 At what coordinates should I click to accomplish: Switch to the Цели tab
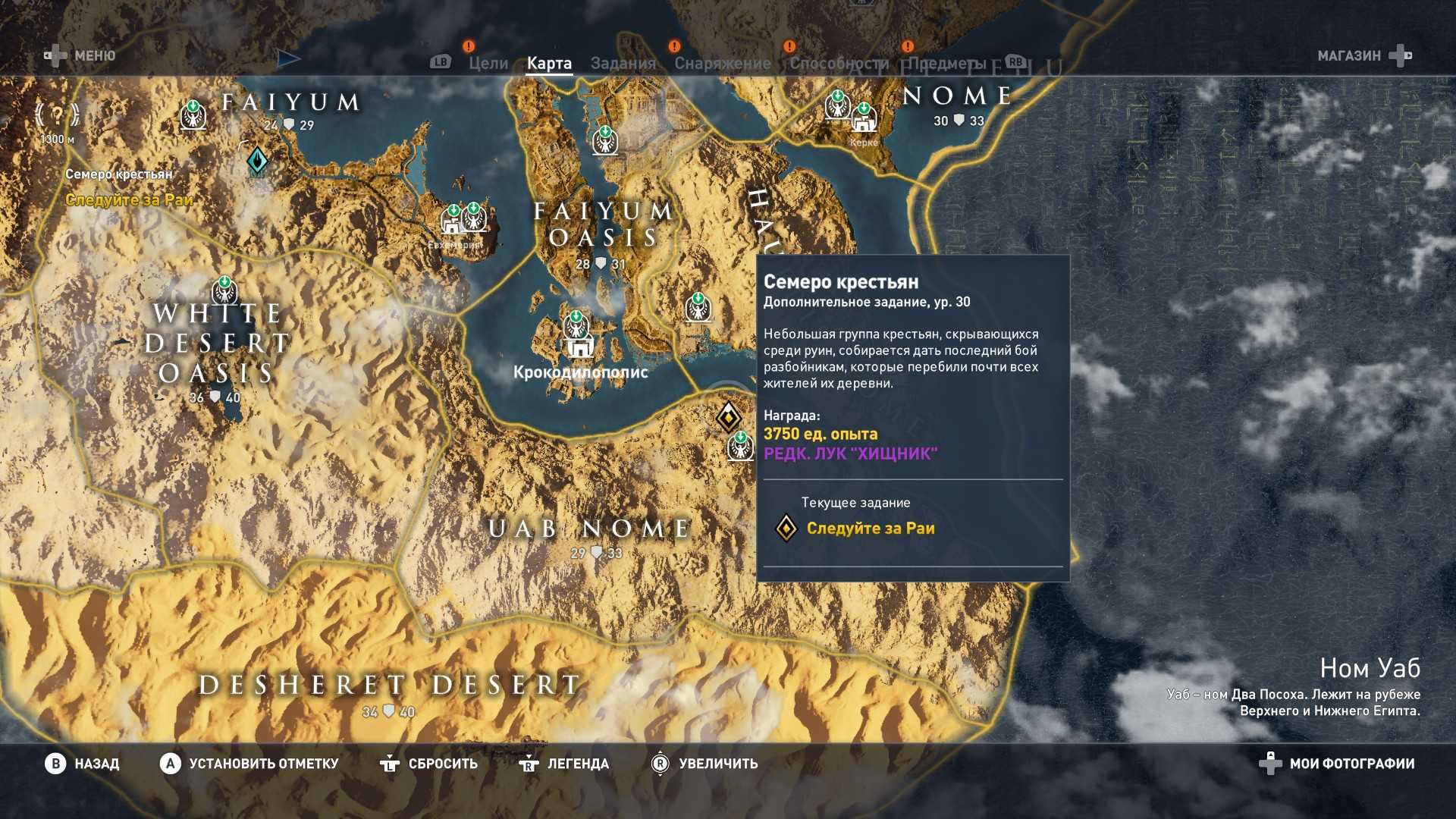coord(488,64)
